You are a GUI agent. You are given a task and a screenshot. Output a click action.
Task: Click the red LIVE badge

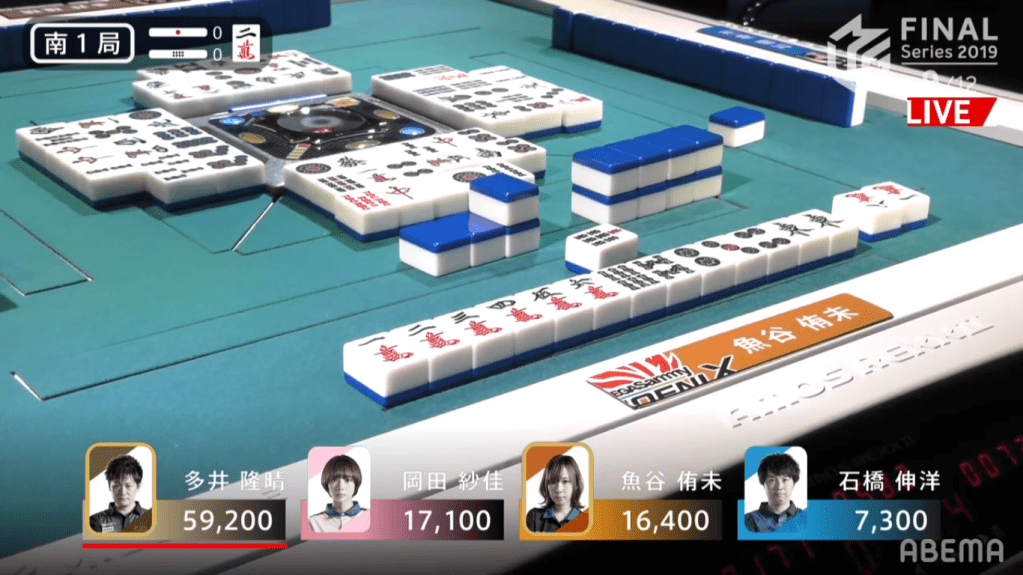(x=949, y=112)
